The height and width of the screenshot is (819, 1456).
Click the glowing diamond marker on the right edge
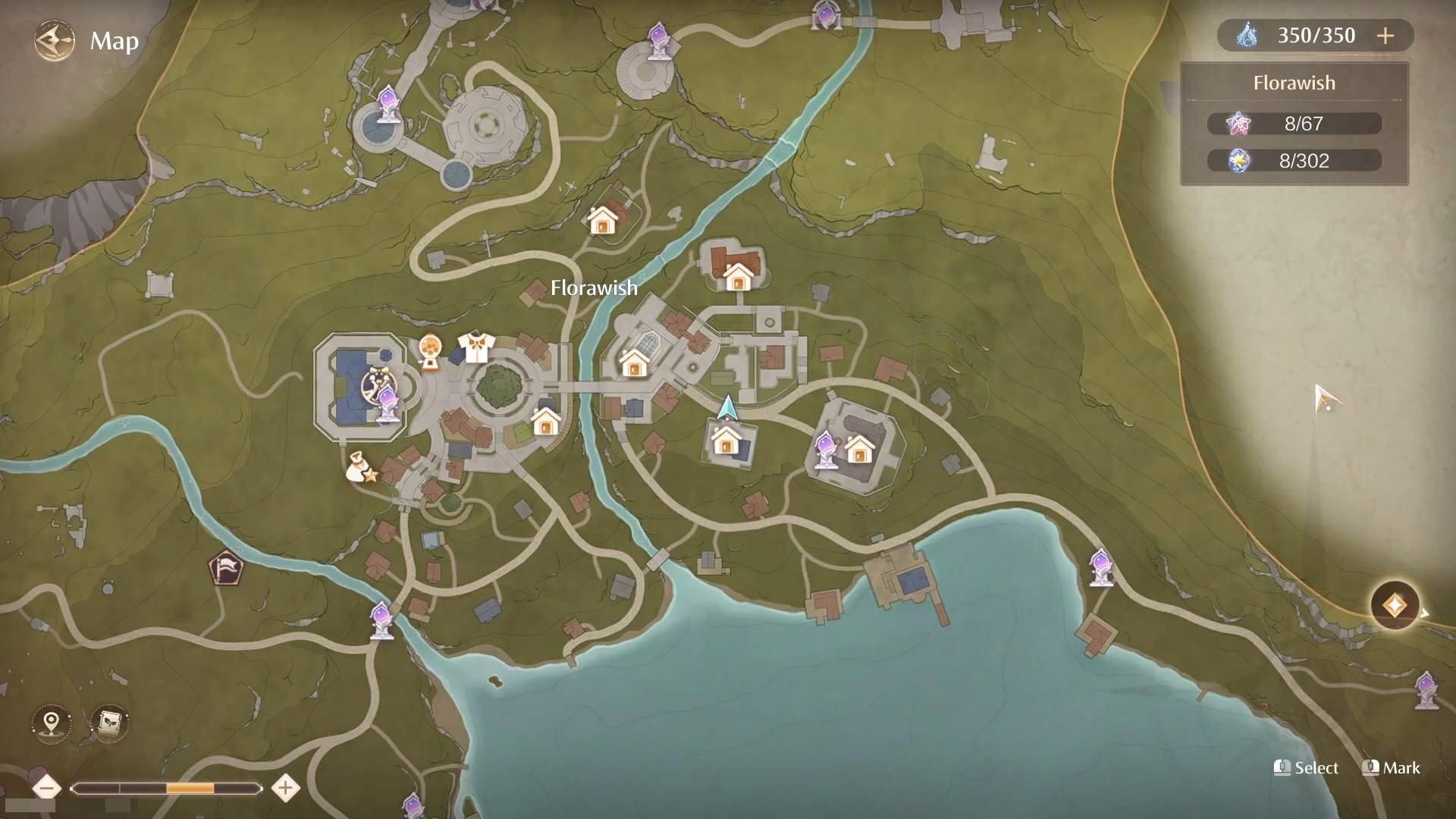pyautogui.click(x=1394, y=605)
